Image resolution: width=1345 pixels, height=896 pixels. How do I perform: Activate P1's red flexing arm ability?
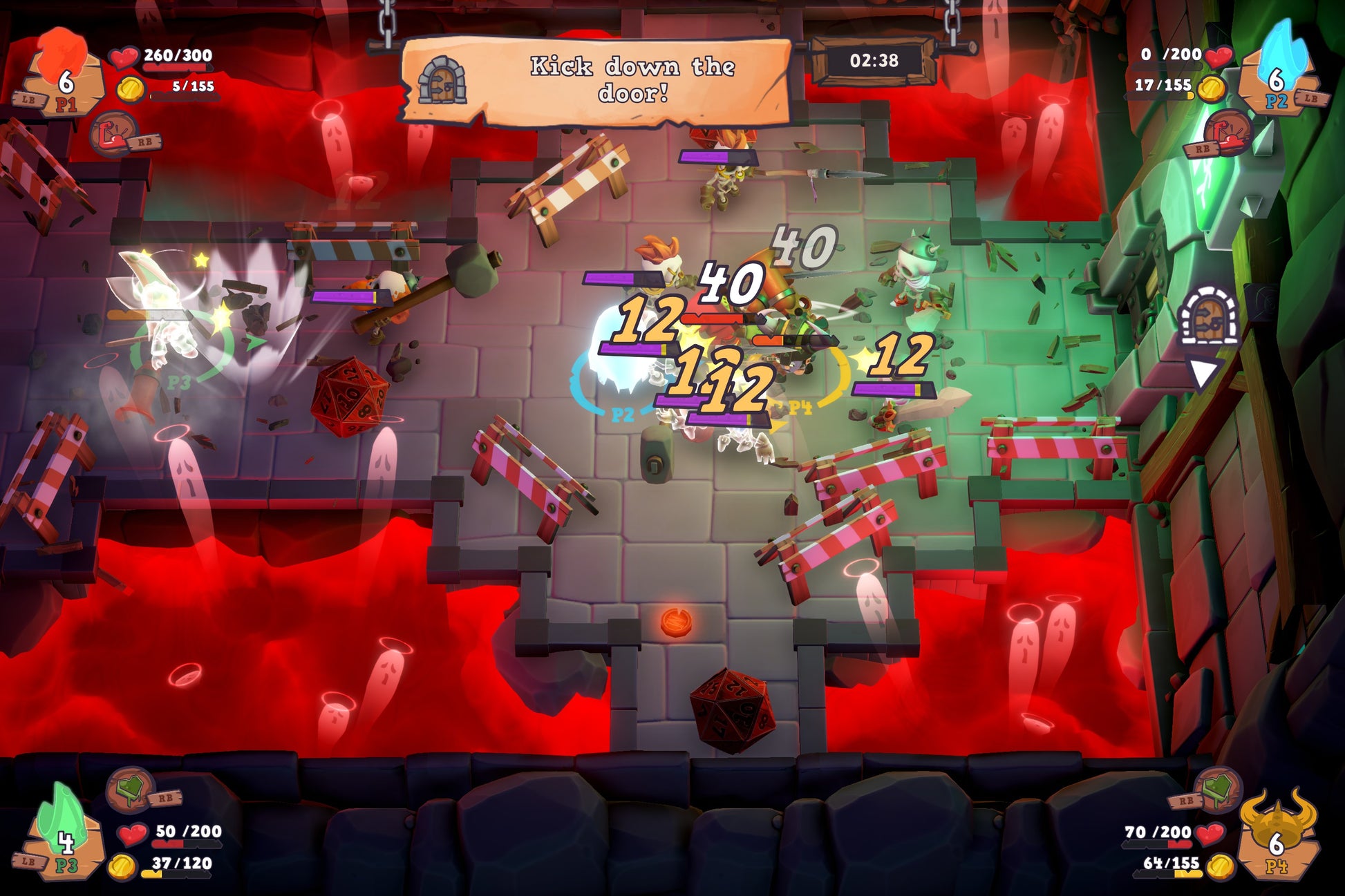(x=113, y=133)
